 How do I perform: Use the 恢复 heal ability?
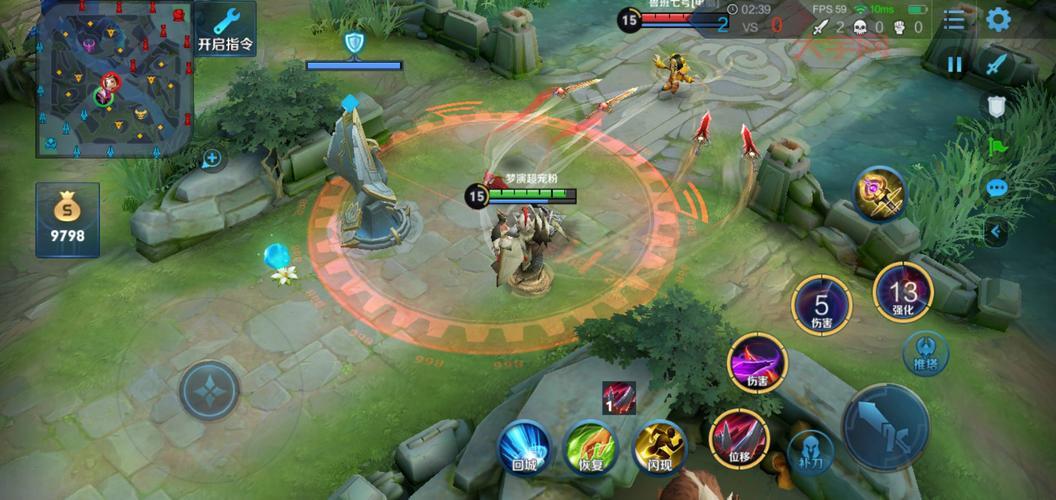point(590,445)
